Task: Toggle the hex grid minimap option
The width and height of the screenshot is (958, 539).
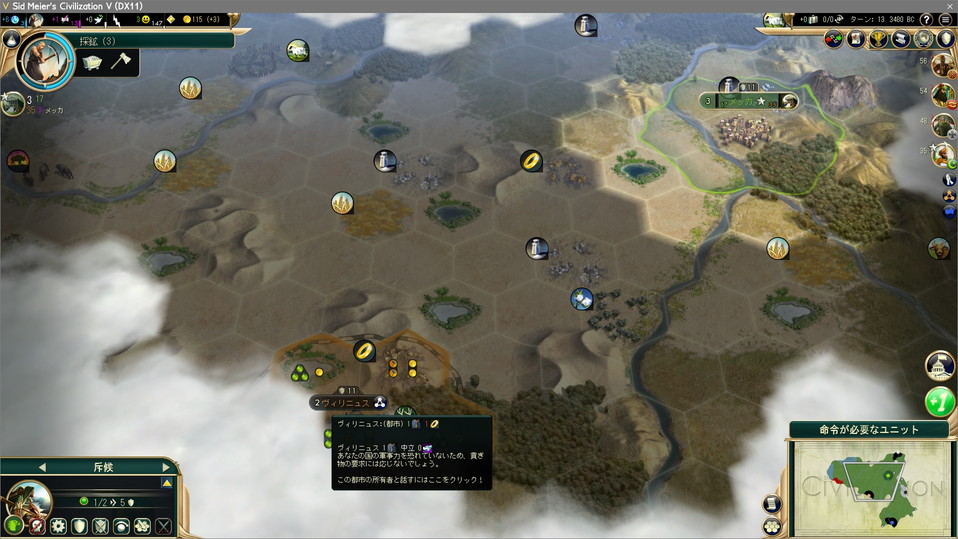Action: click(773, 526)
